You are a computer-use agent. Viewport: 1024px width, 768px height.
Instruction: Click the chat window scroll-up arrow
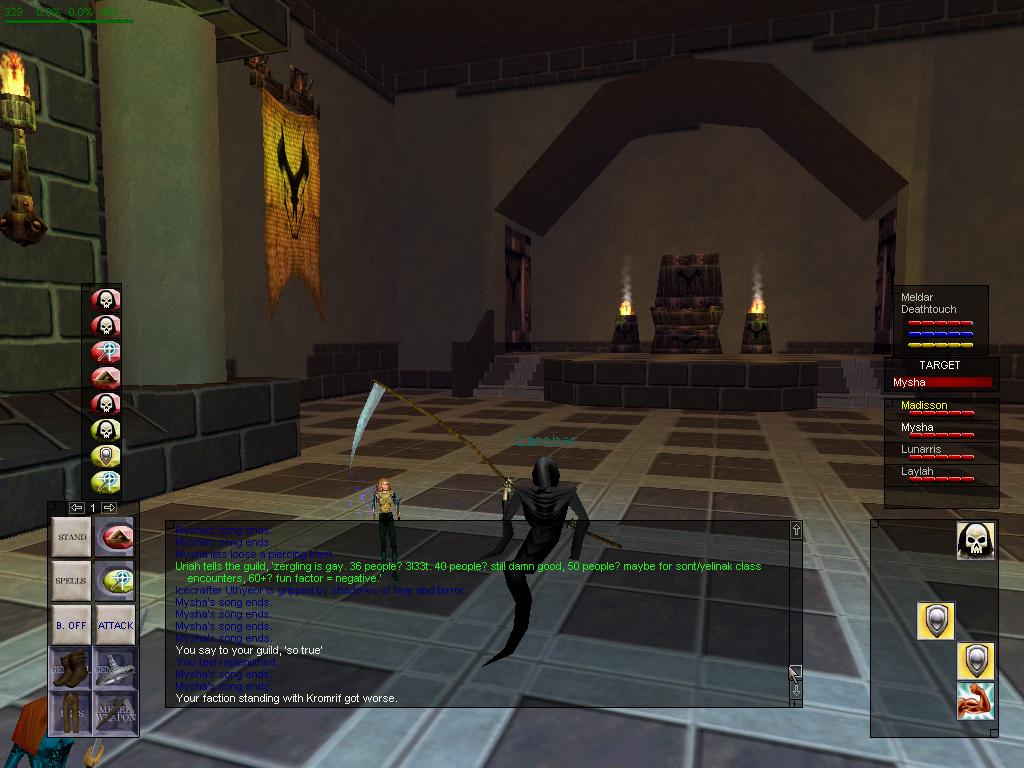click(796, 530)
